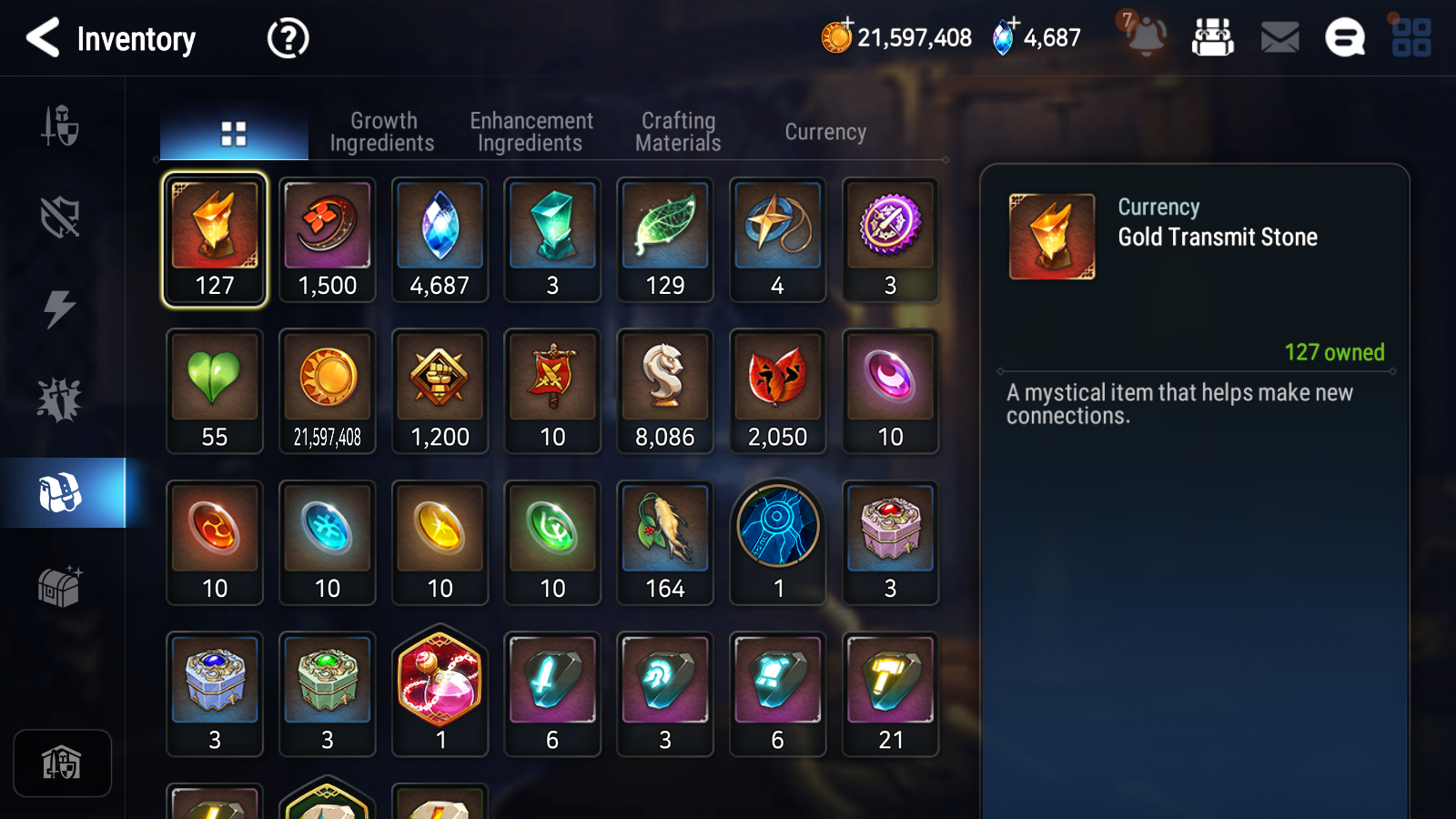Image resolution: width=1456 pixels, height=819 pixels.
Task: Choose the pink potion flask item
Action: point(440,693)
